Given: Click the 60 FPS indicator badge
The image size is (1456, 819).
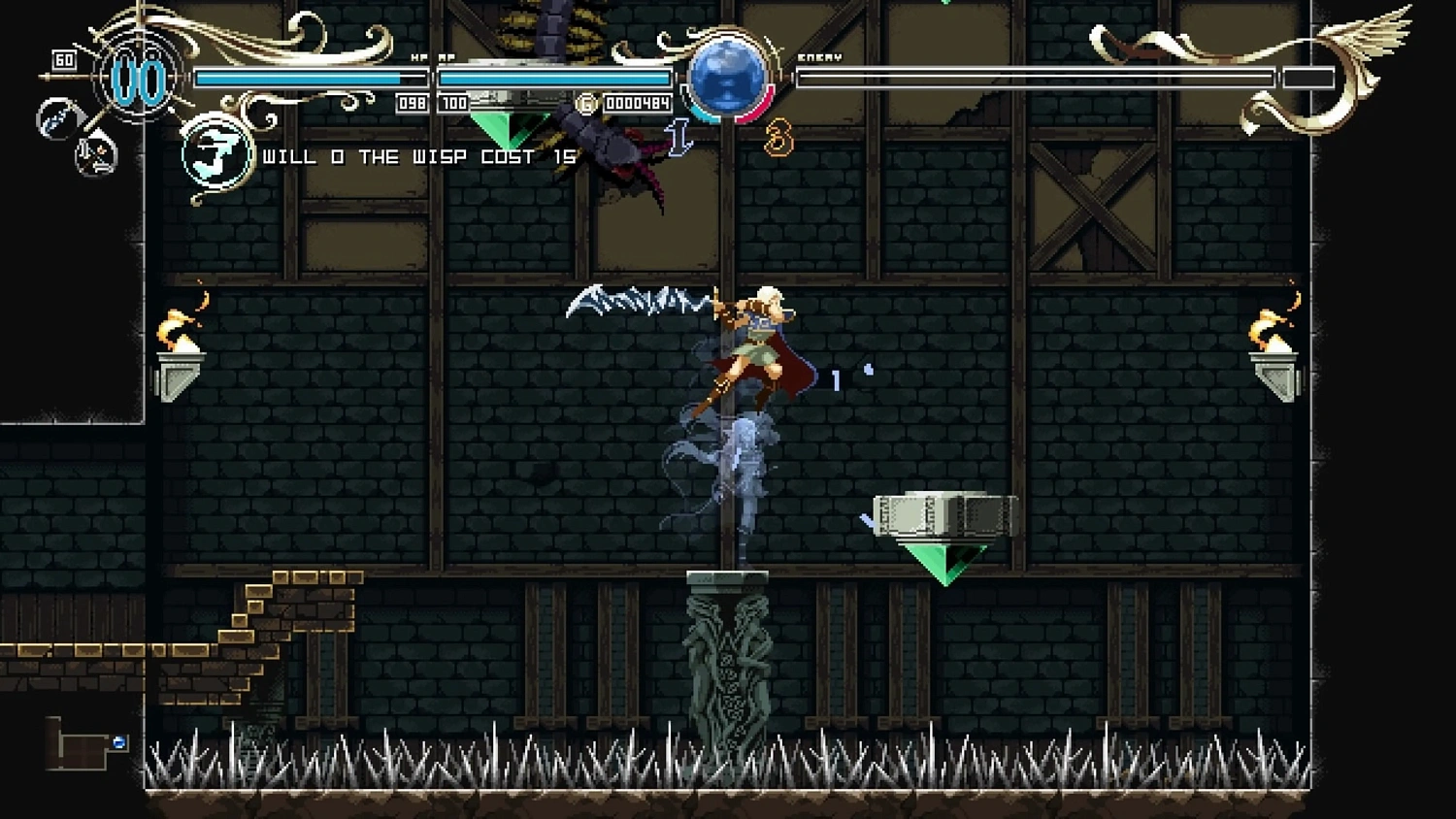Looking at the screenshot, I should pyautogui.click(x=64, y=59).
